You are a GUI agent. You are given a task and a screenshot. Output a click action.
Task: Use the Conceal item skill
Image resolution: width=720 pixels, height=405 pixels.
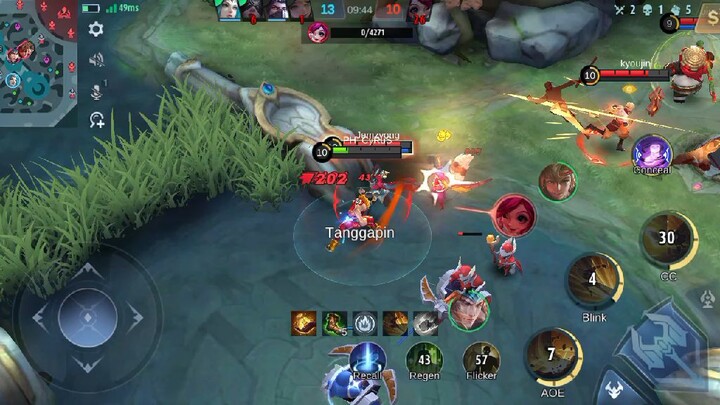point(652,154)
